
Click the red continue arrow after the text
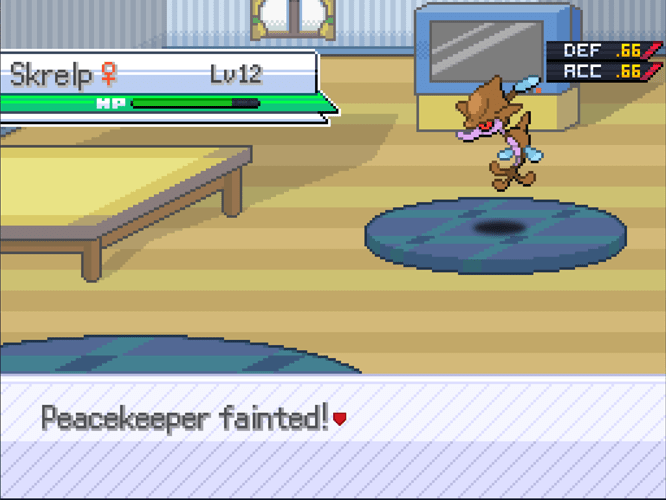click(x=340, y=419)
